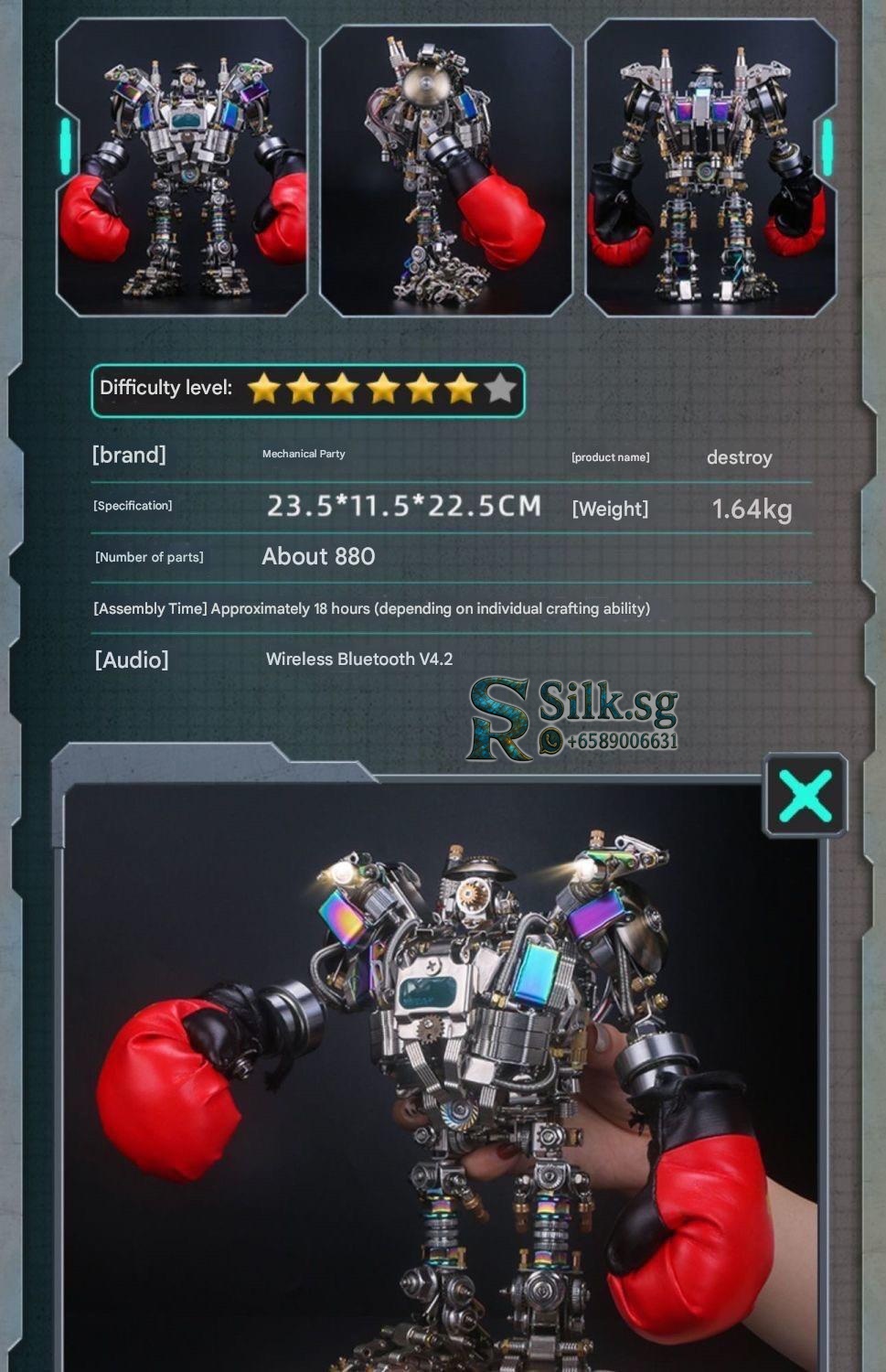The width and height of the screenshot is (886, 1372).
Task: Close the robot preview with the X button
Action: pyautogui.click(x=806, y=795)
